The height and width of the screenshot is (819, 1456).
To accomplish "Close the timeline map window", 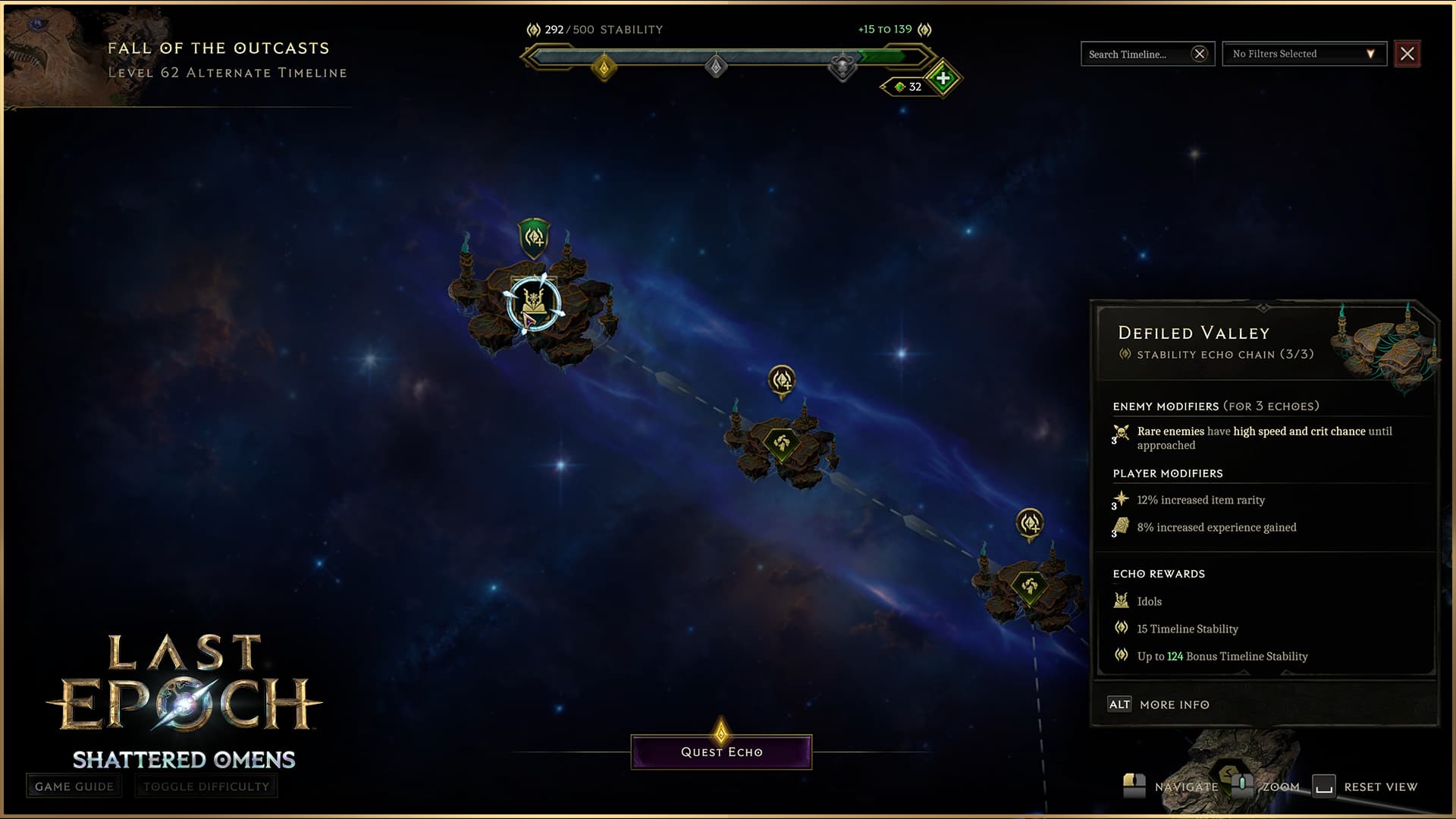I will tap(1407, 54).
